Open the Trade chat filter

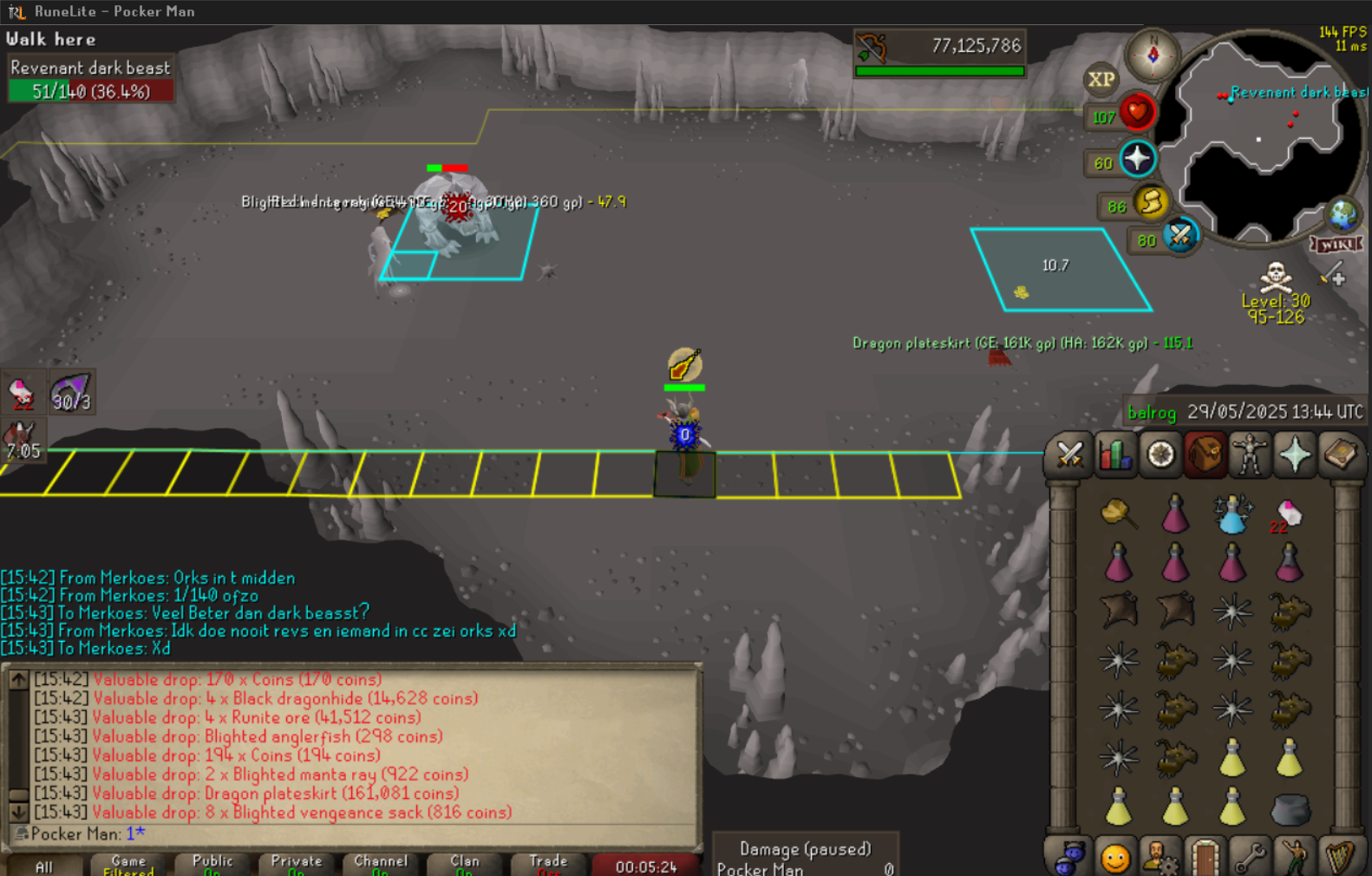coord(548,864)
